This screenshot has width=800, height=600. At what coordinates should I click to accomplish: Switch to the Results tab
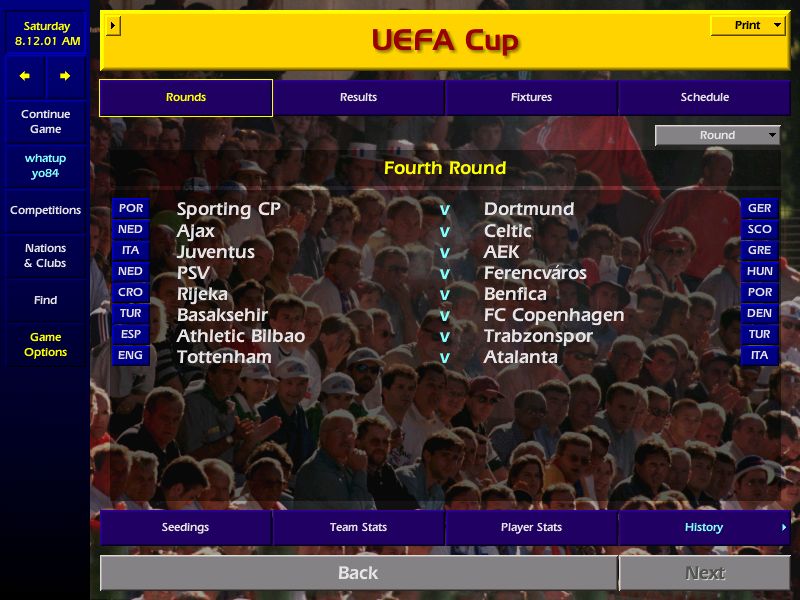(x=358, y=97)
